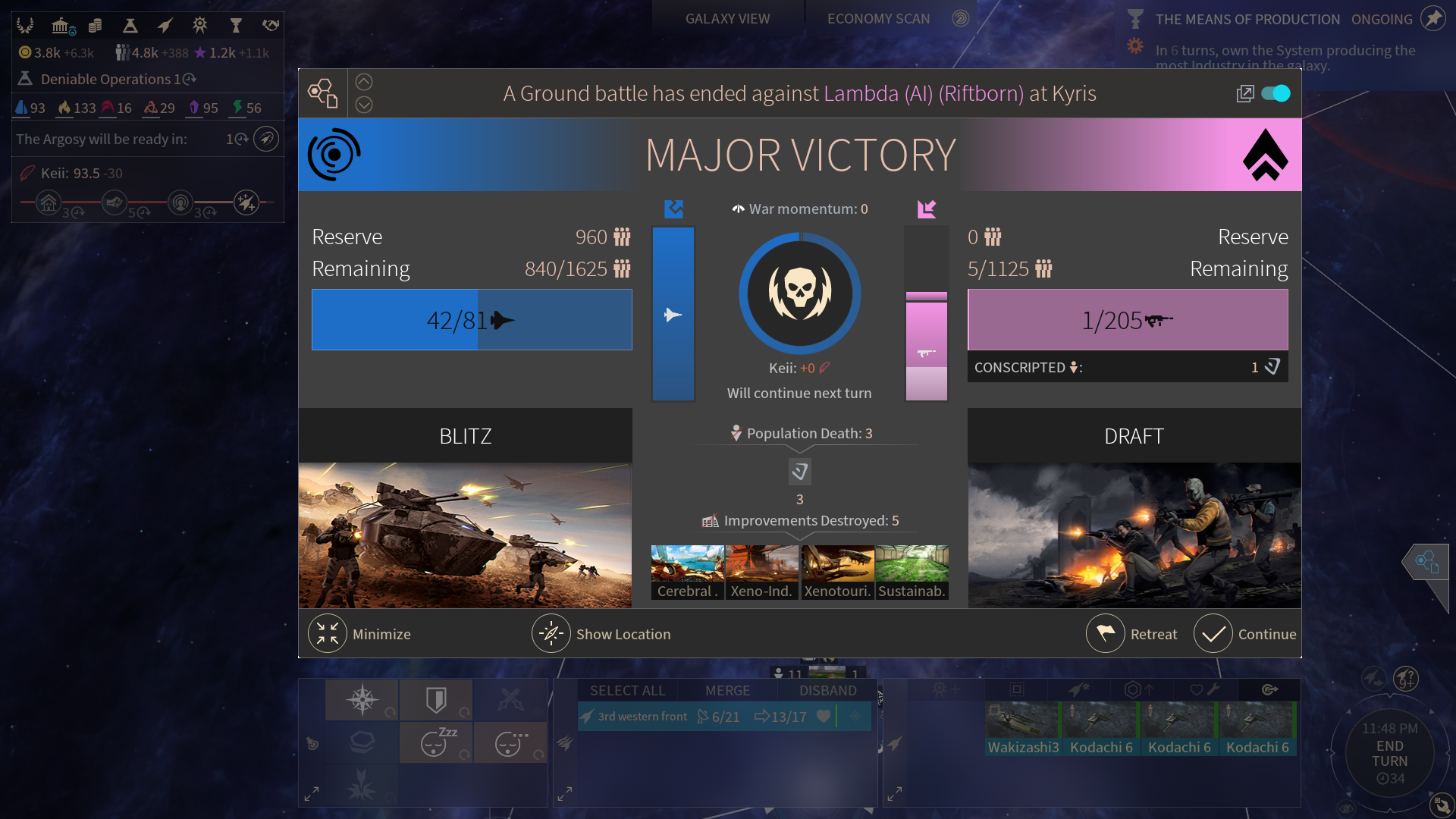Select the Wakizashi3 ship card
The width and height of the screenshot is (1456, 819).
pyautogui.click(x=1023, y=729)
